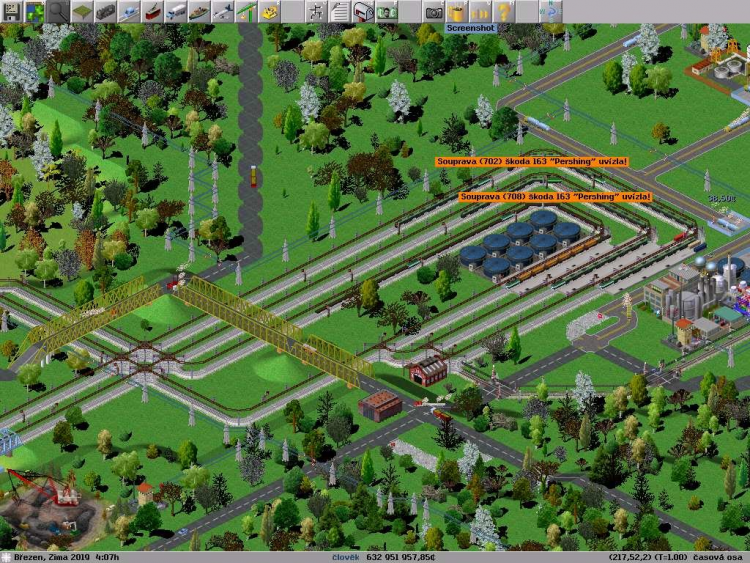Open help with the question mark
Screen dimensions: 750x563
[x=504, y=11]
